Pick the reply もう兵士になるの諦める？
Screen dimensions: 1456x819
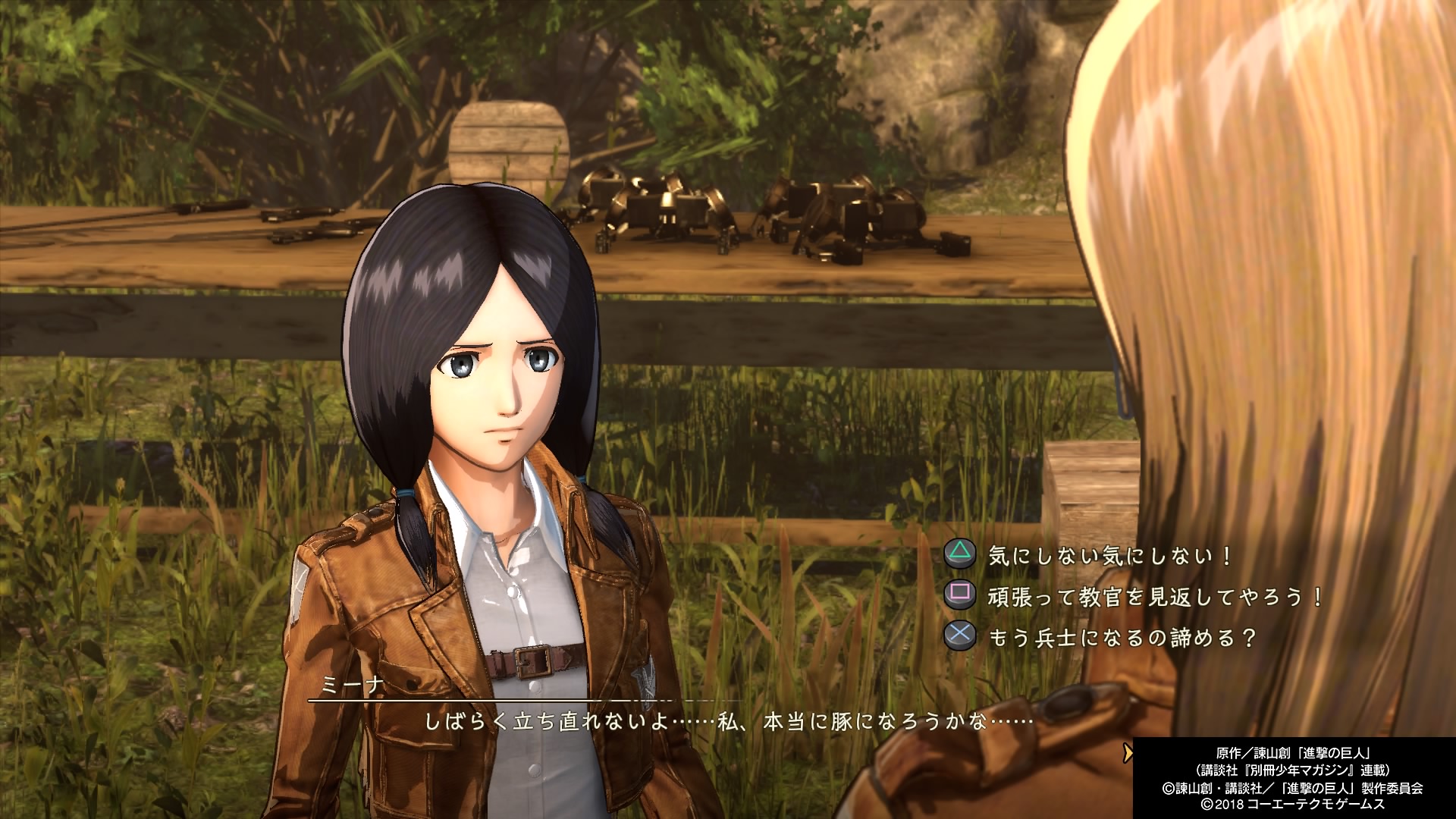point(1122,638)
